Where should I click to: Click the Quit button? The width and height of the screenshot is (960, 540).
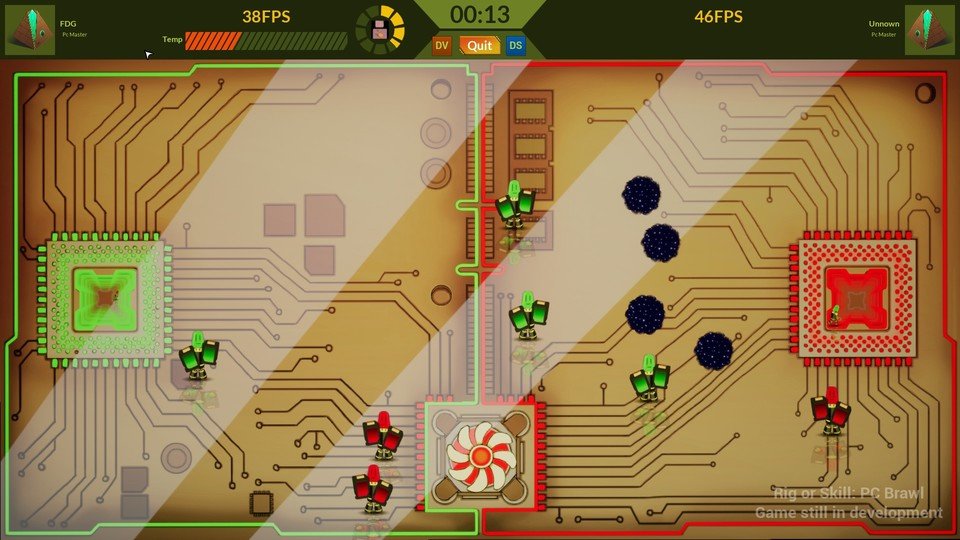pos(480,45)
